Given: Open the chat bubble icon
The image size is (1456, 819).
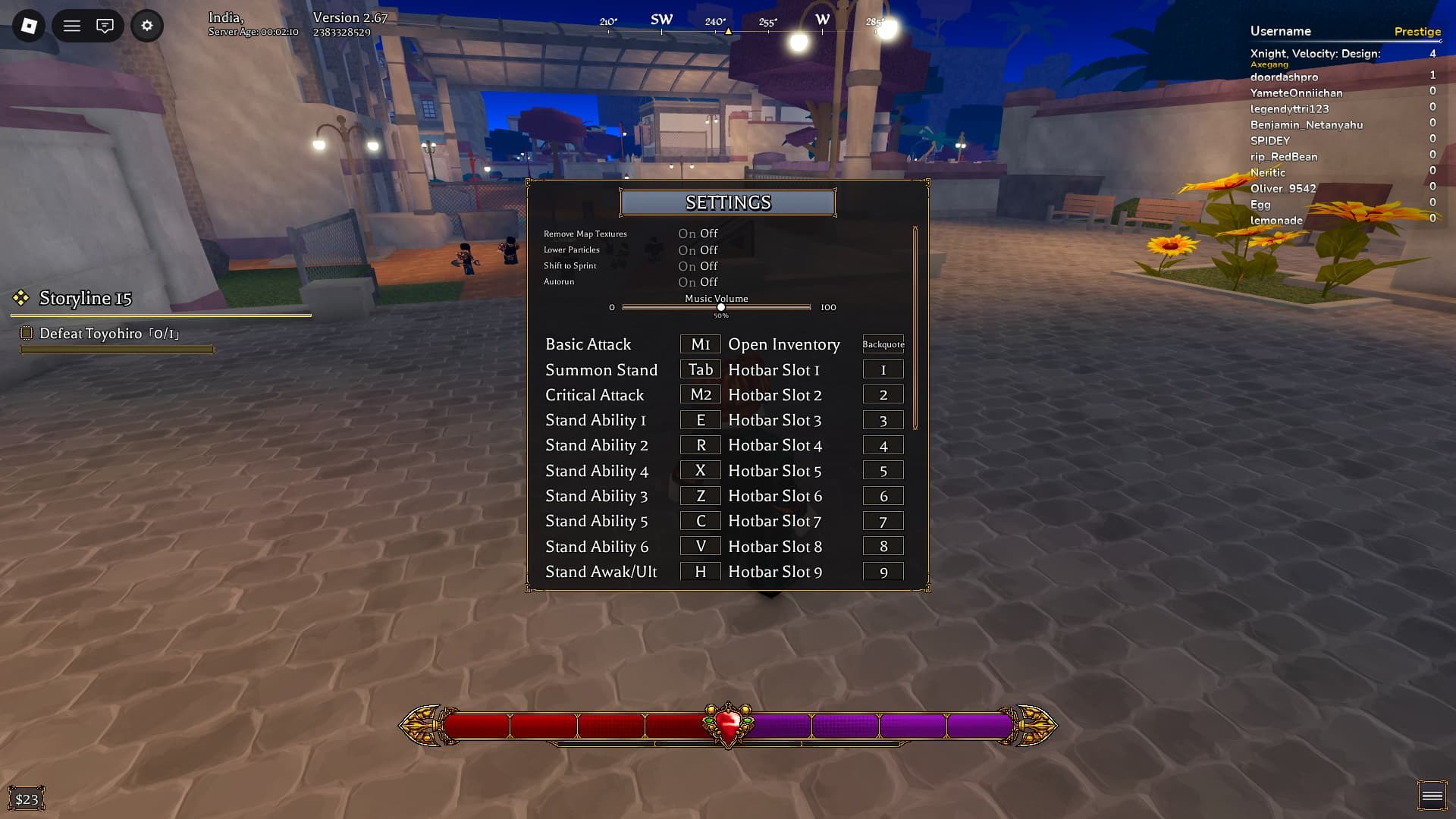Looking at the screenshot, I should pos(106,25).
